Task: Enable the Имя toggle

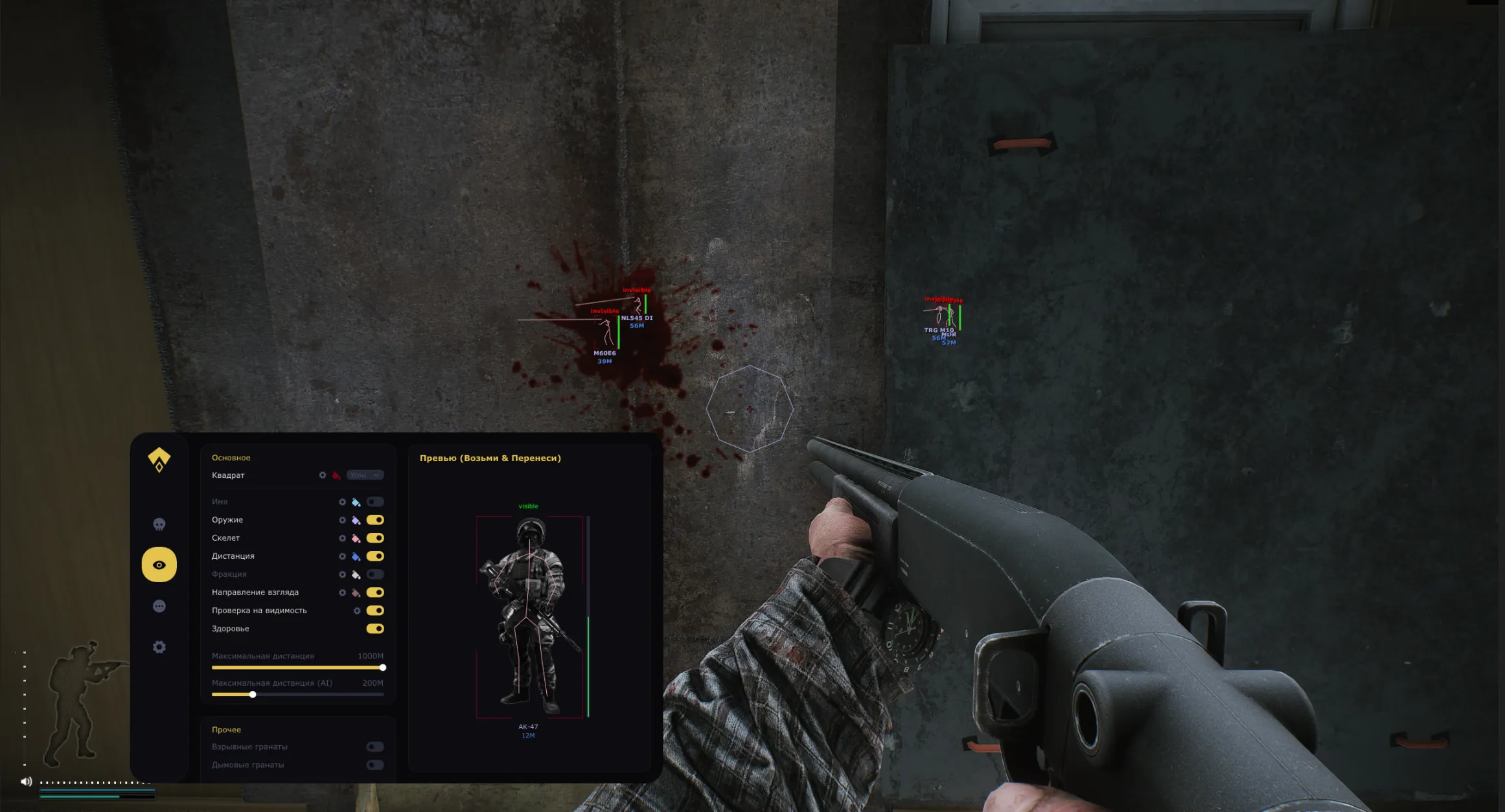Action: 374,502
